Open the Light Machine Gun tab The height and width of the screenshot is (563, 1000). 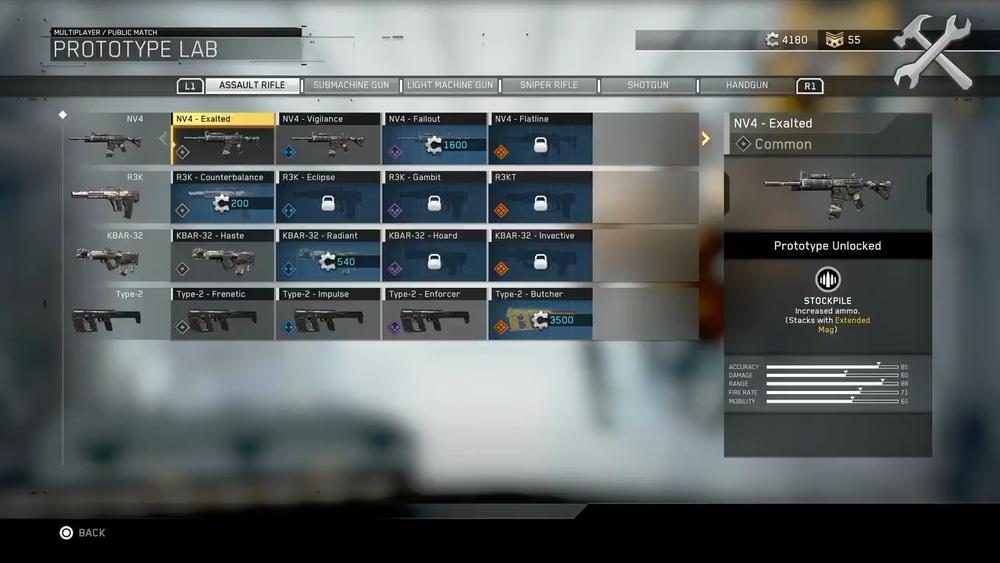click(450, 86)
